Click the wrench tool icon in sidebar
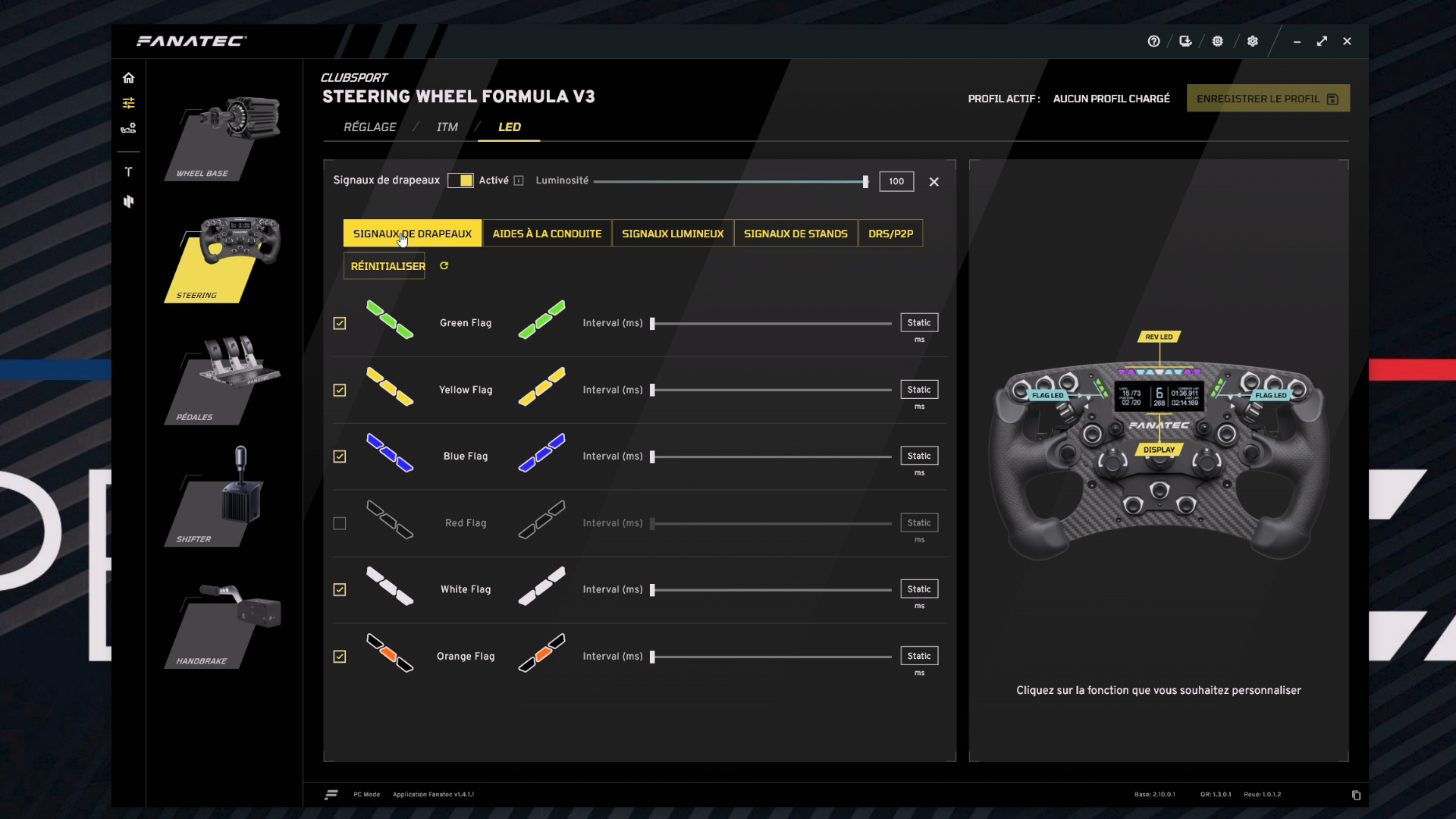This screenshot has width=1456, height=819. point(129,171)
